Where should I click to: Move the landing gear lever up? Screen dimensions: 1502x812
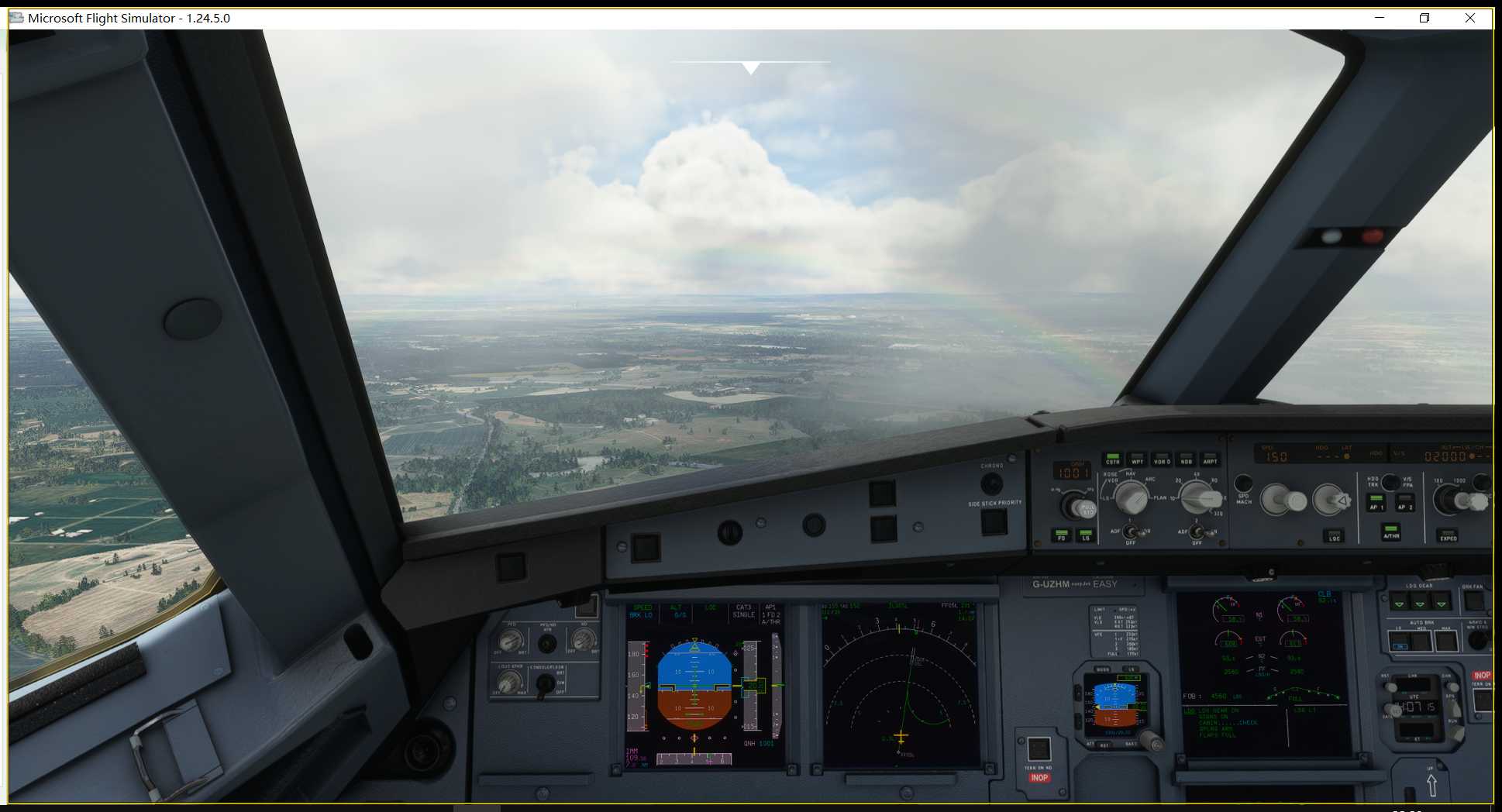(1431, 784)
